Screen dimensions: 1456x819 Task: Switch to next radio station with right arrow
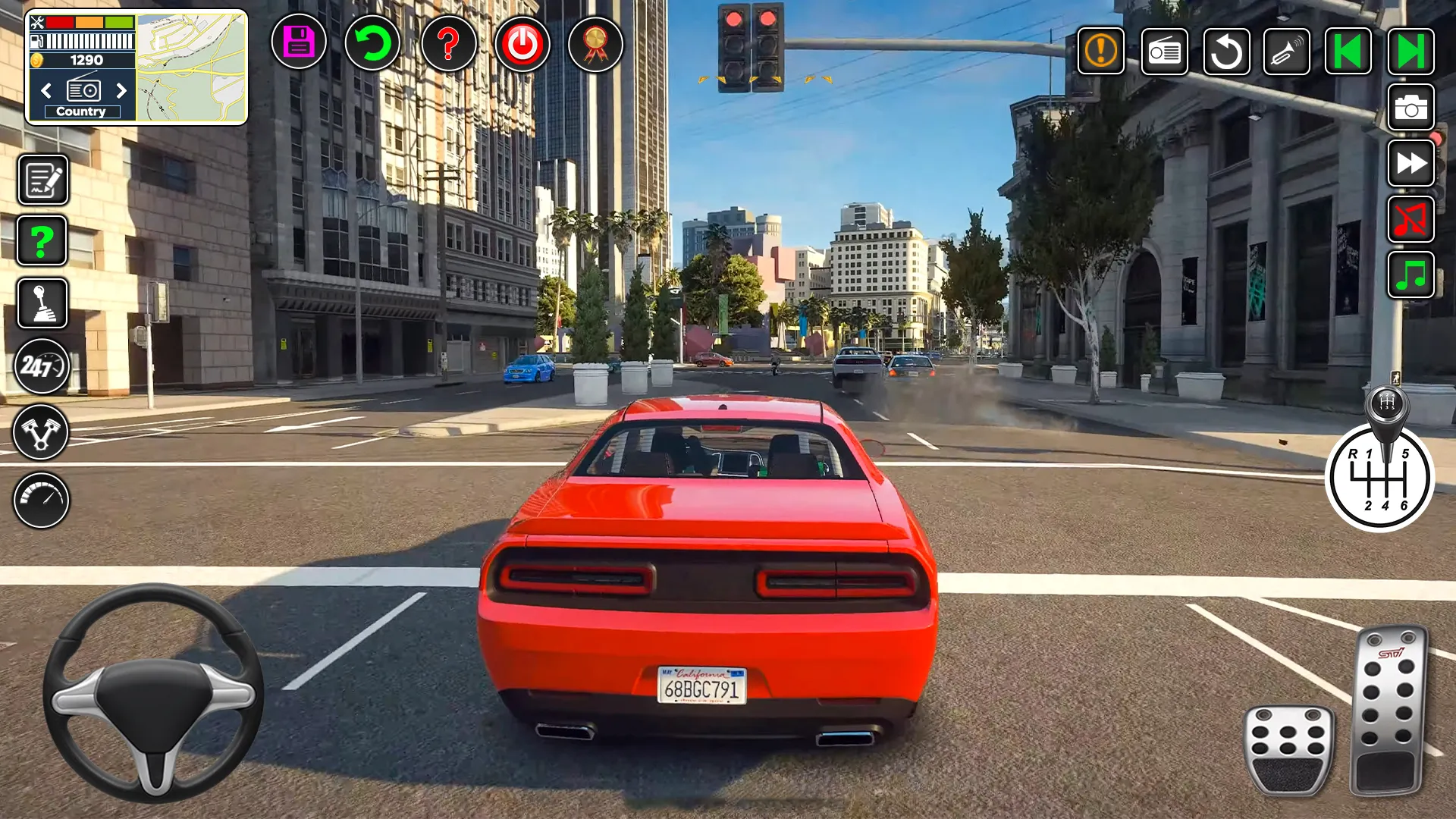click(122, 91)
